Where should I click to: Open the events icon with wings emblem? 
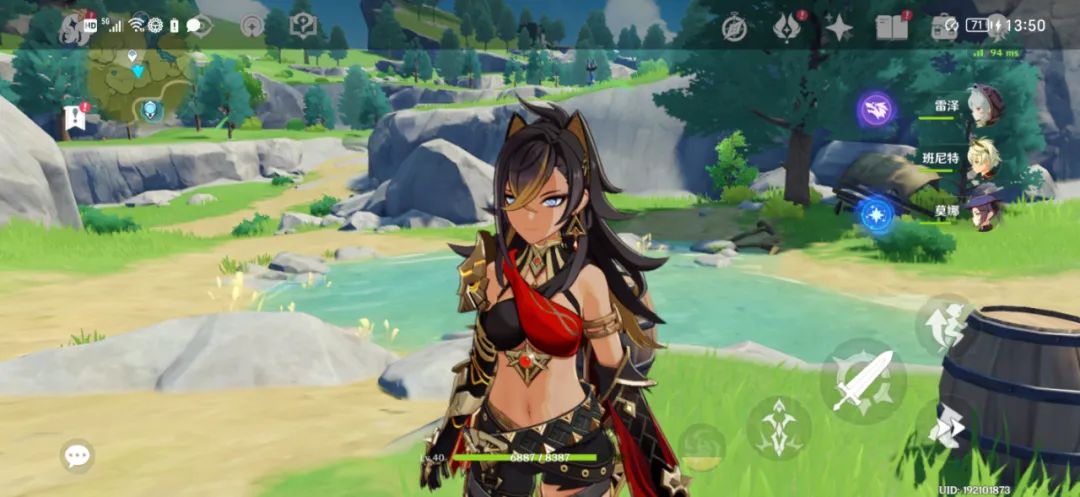tap(788, 28)
